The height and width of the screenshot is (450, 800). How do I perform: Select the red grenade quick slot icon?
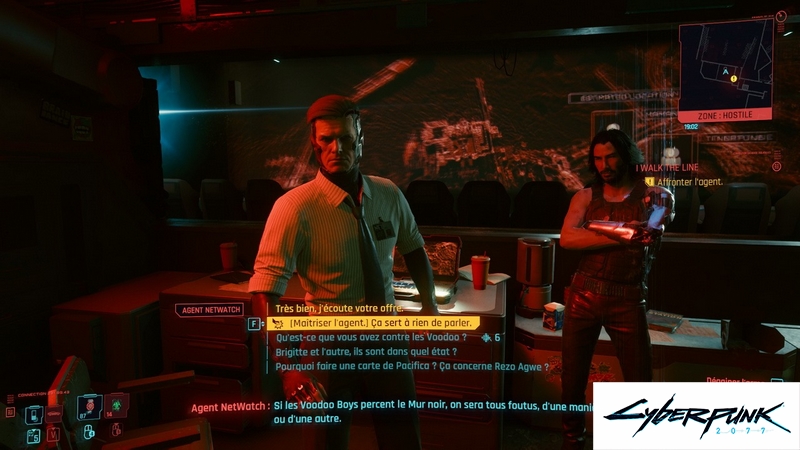[x=90, y=404]
